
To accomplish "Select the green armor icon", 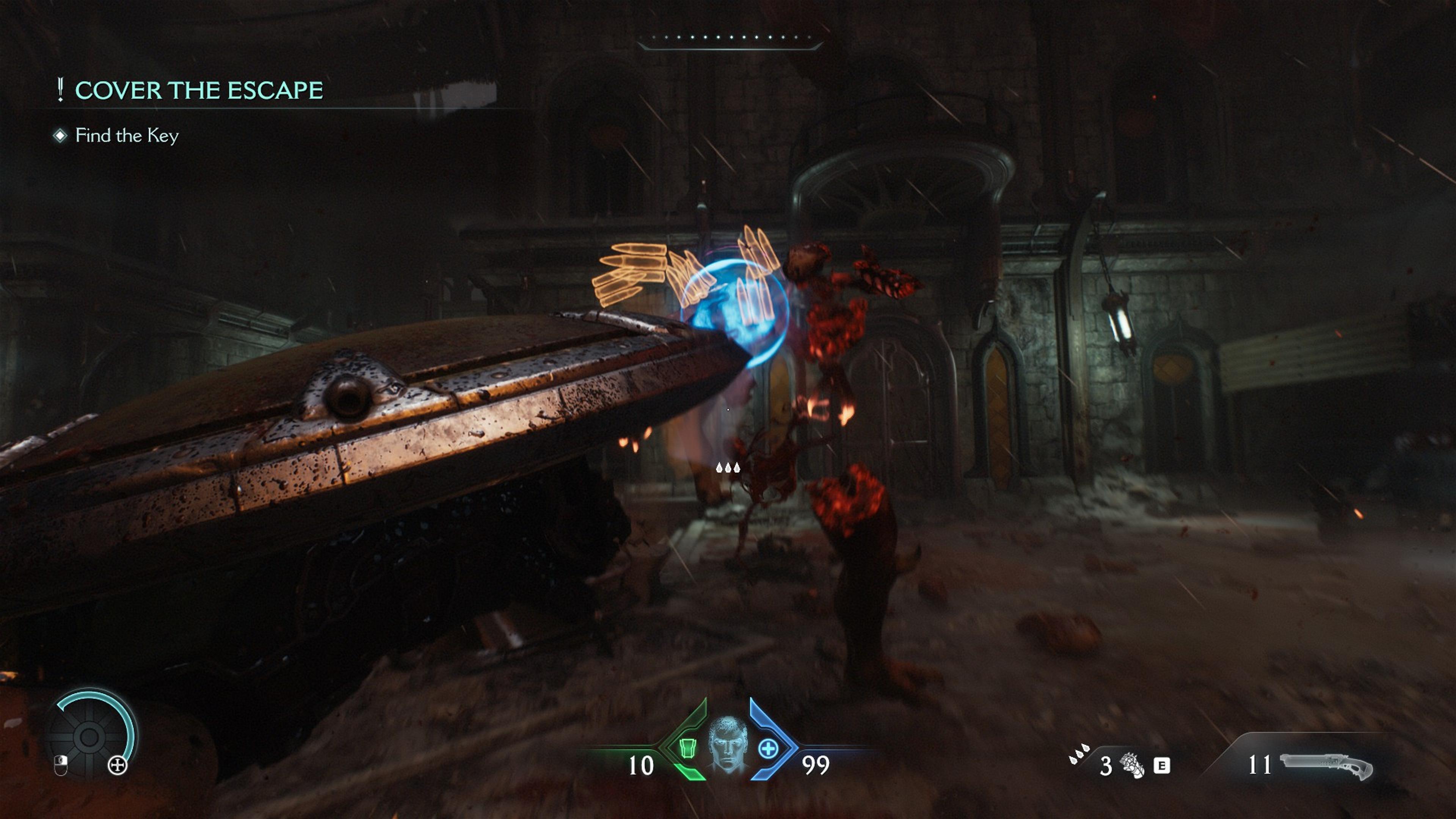I will click(x=687, y=747).
